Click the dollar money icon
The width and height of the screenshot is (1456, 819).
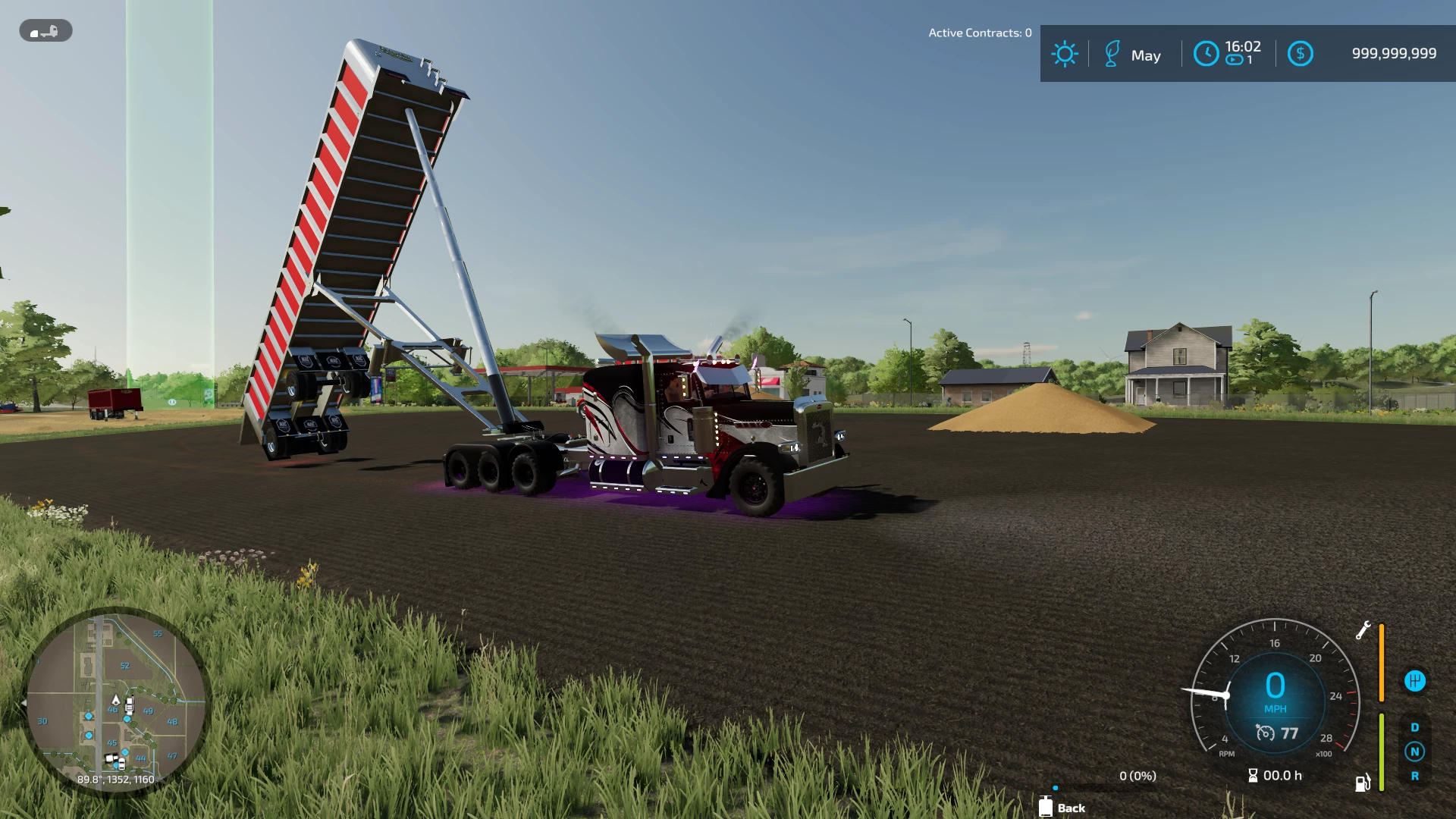(1300, 54)
